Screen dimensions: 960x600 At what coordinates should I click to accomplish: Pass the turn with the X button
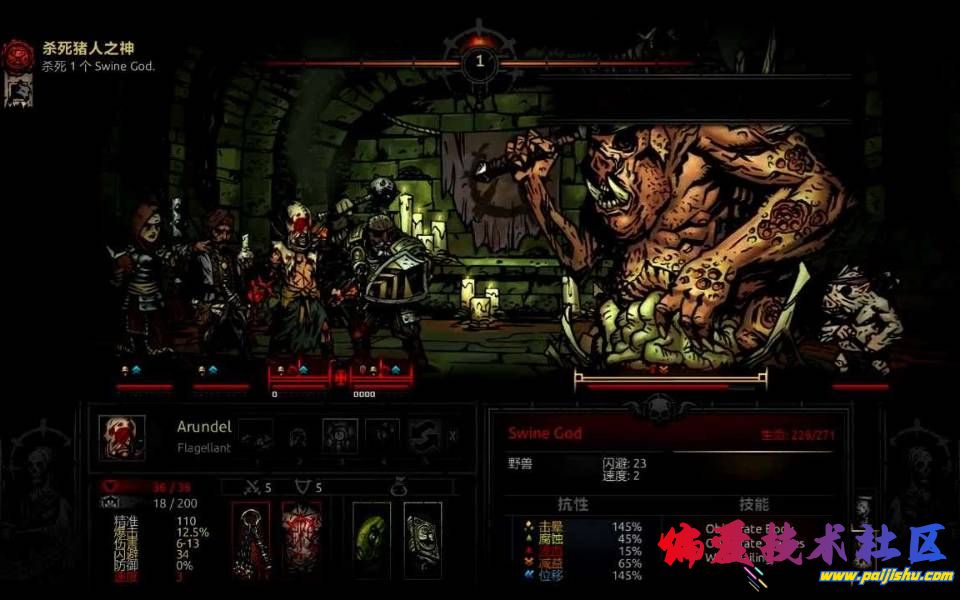coord(454,436)
